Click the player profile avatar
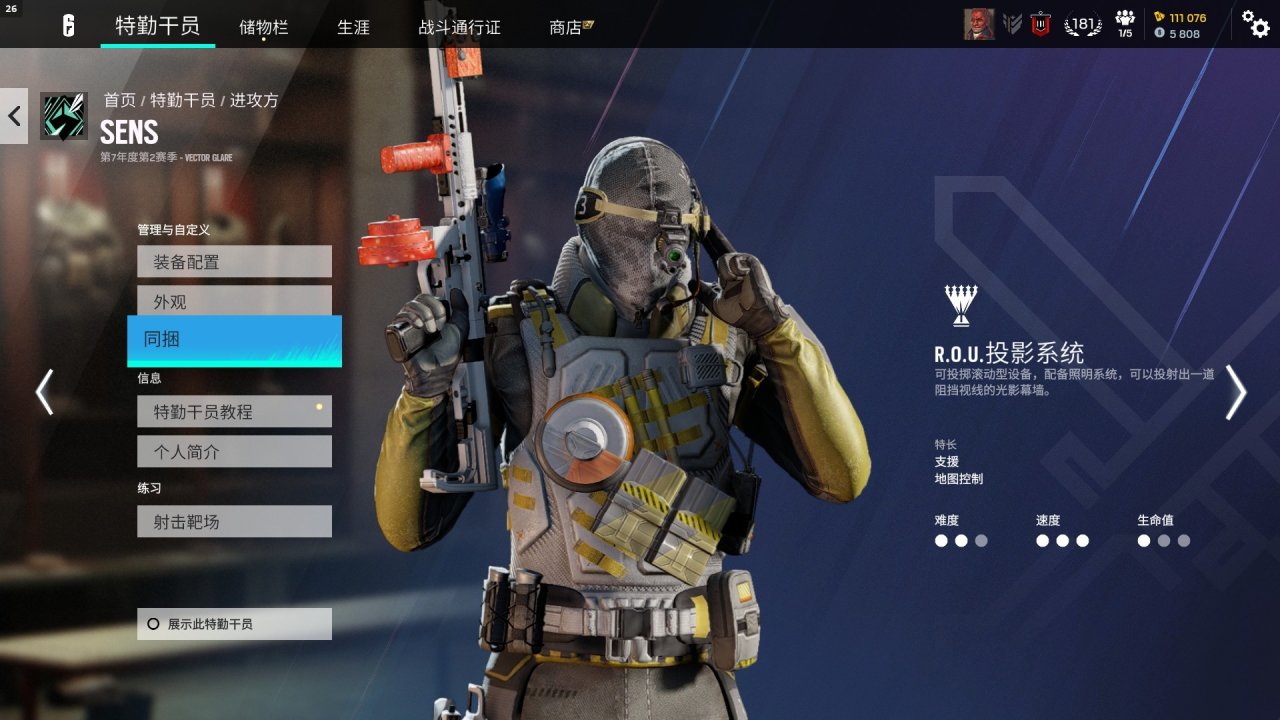Screen dimensions: 1280x720 tap(979, 25)
